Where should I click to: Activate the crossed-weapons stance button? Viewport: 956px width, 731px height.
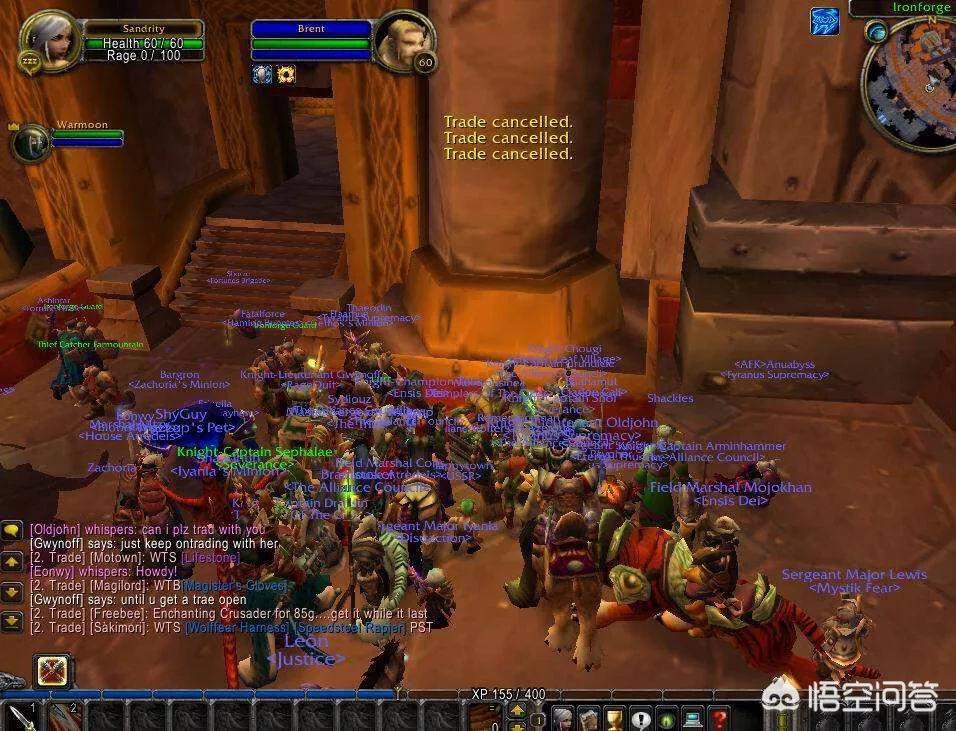(x=51, y=672)
